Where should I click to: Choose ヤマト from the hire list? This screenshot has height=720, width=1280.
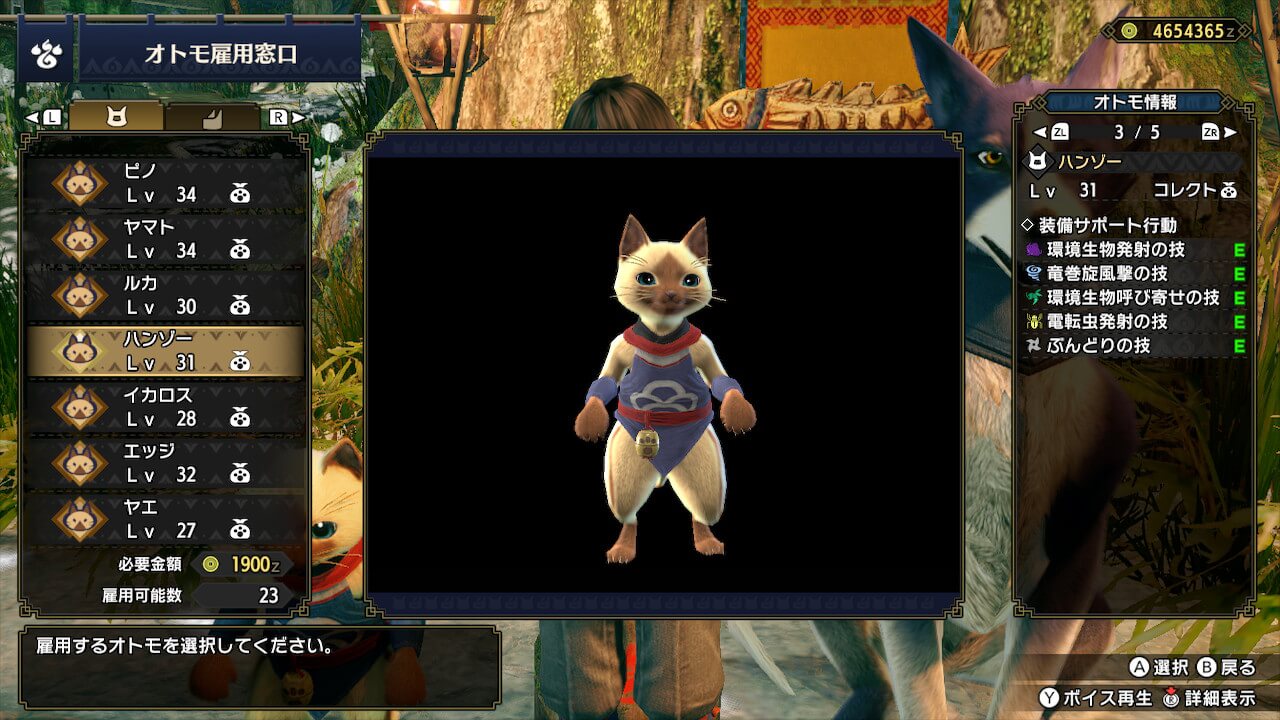click(x=165, y=239)
